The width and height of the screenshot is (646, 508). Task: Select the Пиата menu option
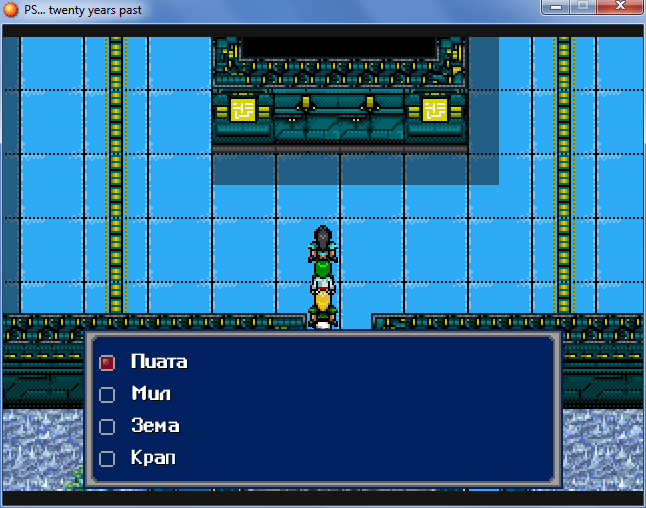158,362
